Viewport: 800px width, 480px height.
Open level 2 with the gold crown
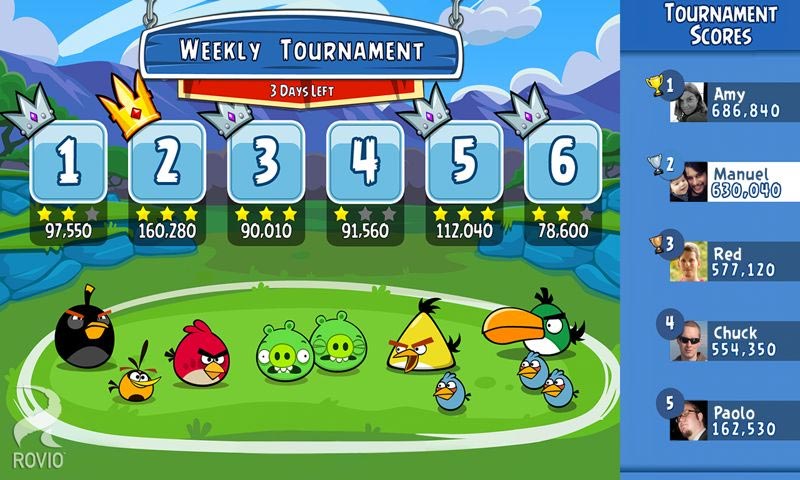(x=166, y=163)
